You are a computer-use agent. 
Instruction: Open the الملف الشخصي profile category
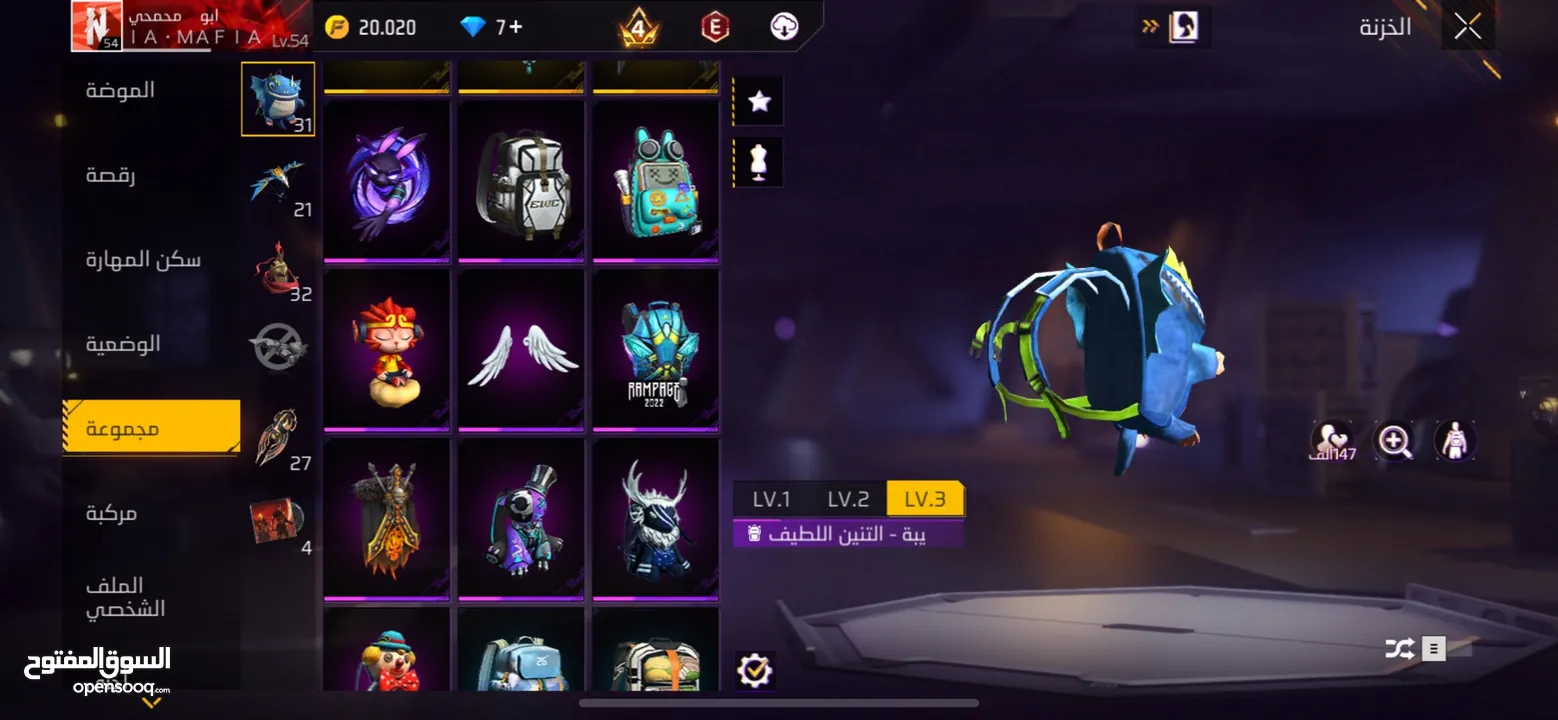125,597
